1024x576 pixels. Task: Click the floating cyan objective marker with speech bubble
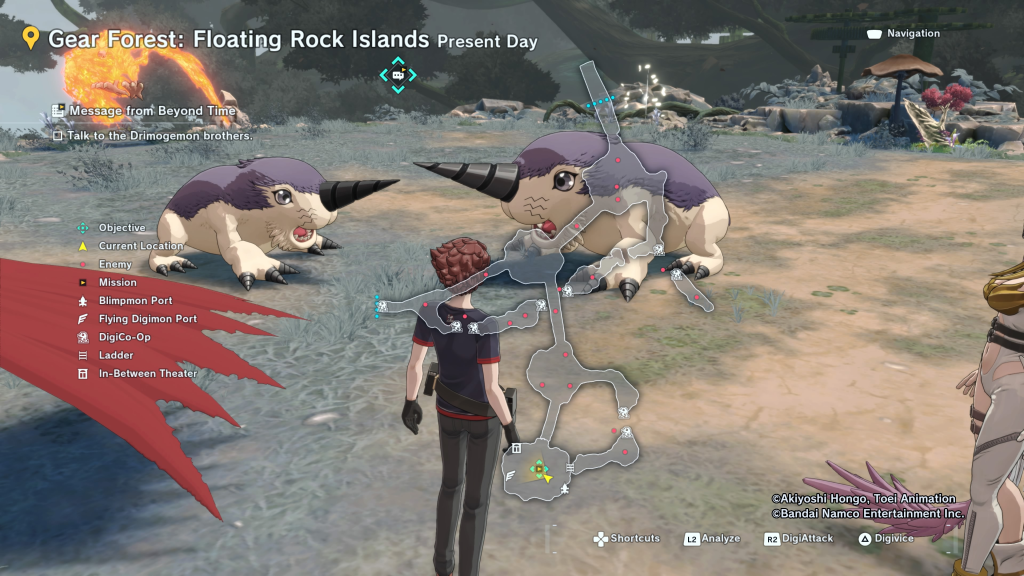point(398,74)
